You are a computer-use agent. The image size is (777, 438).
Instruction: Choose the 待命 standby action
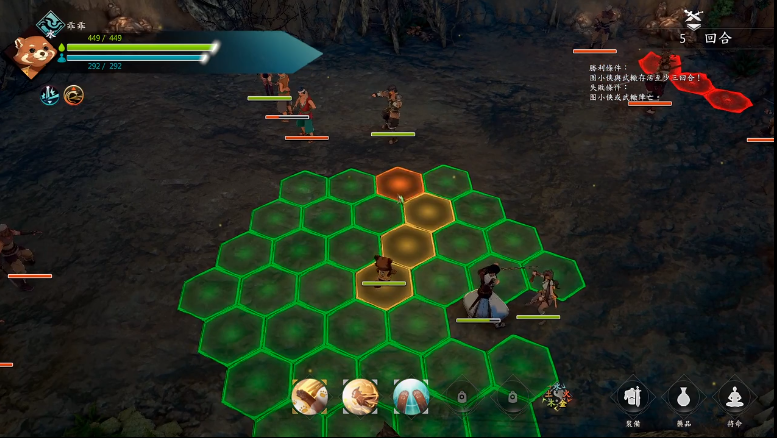[x=735, y=398]
